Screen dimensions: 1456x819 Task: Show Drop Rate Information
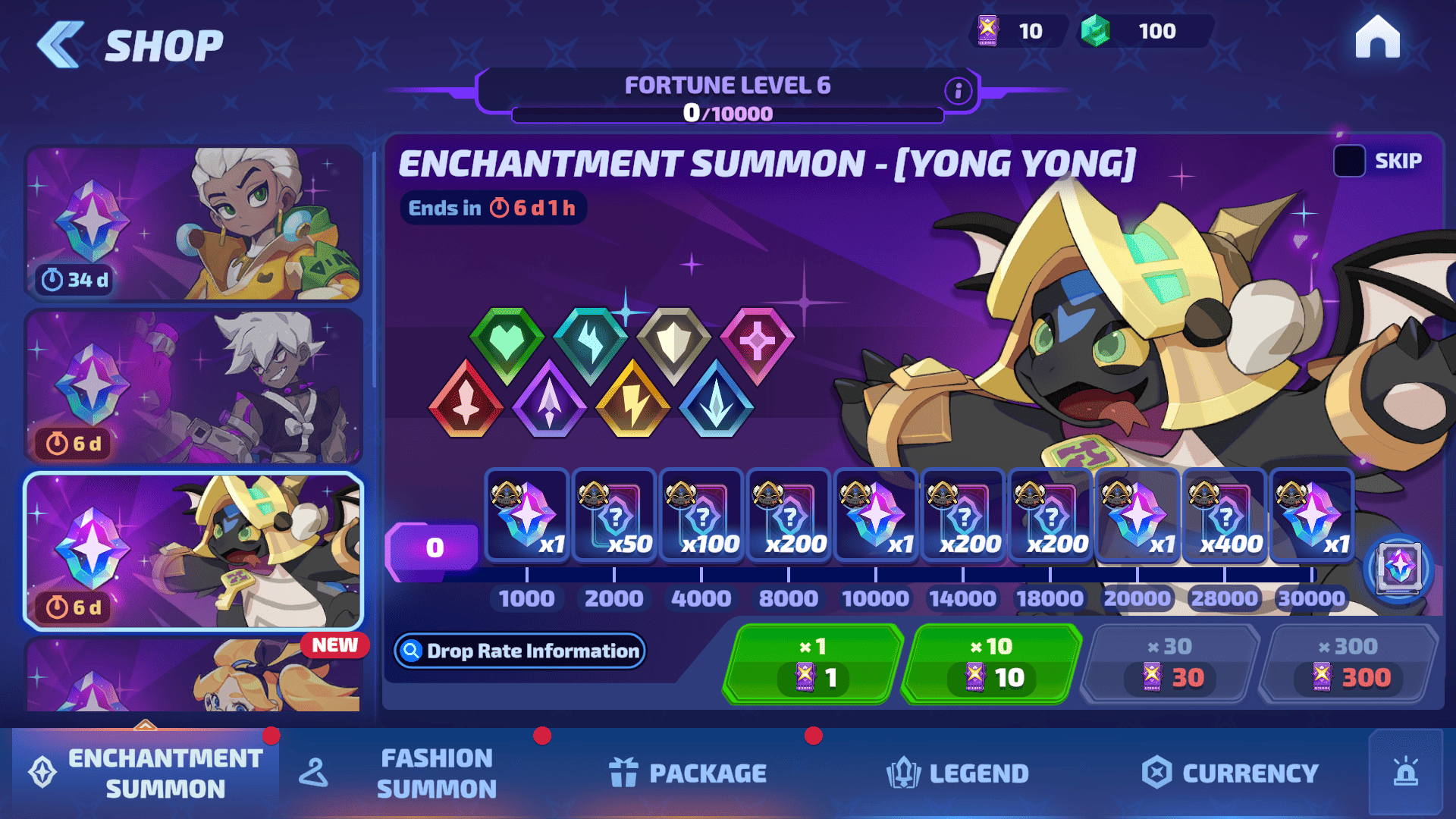(x=519, y=651)
